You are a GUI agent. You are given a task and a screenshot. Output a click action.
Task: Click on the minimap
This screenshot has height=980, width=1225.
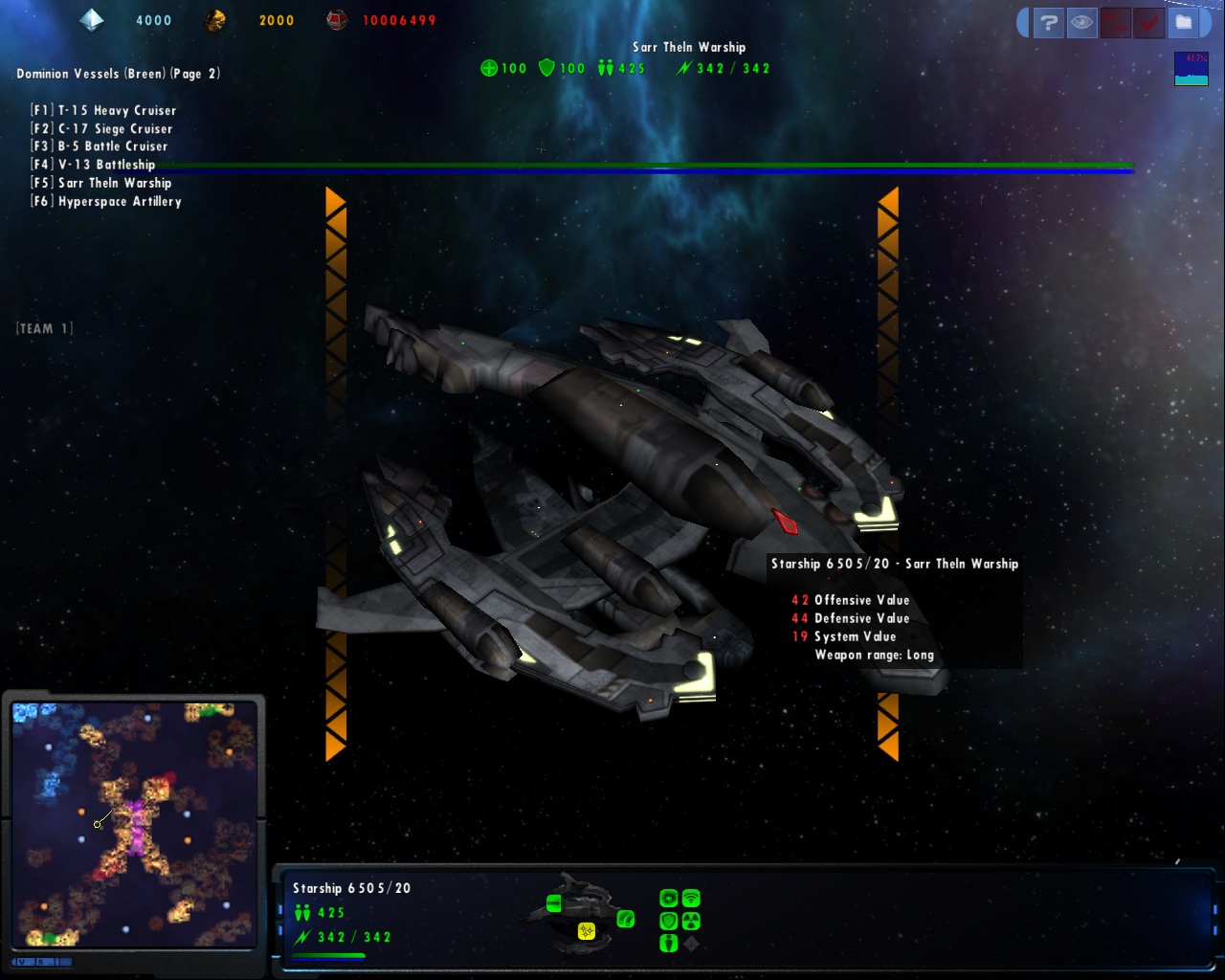[x=134, y=823]
